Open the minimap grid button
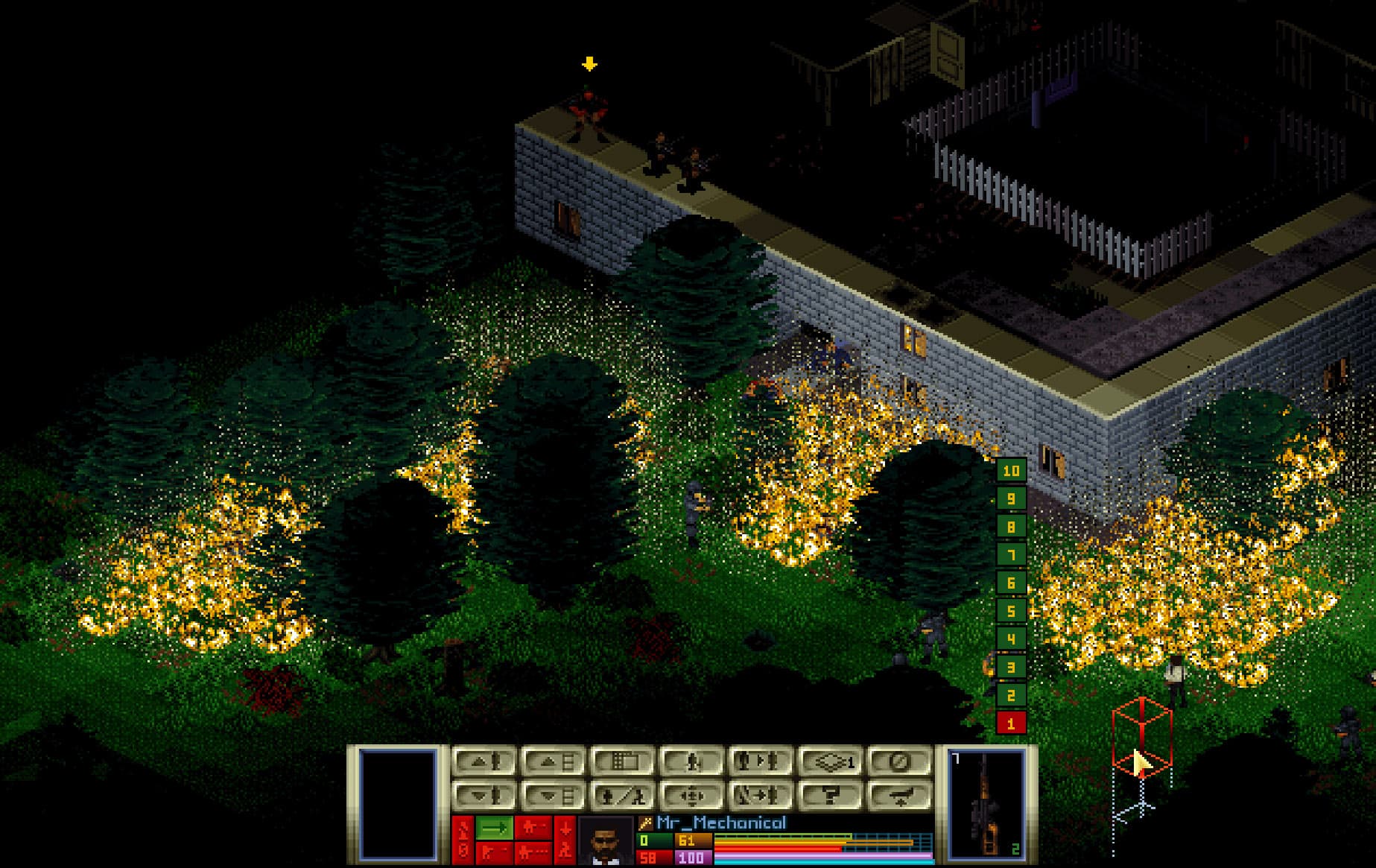Viewport: 1376px width, 868px height. (x=622, y=762)
